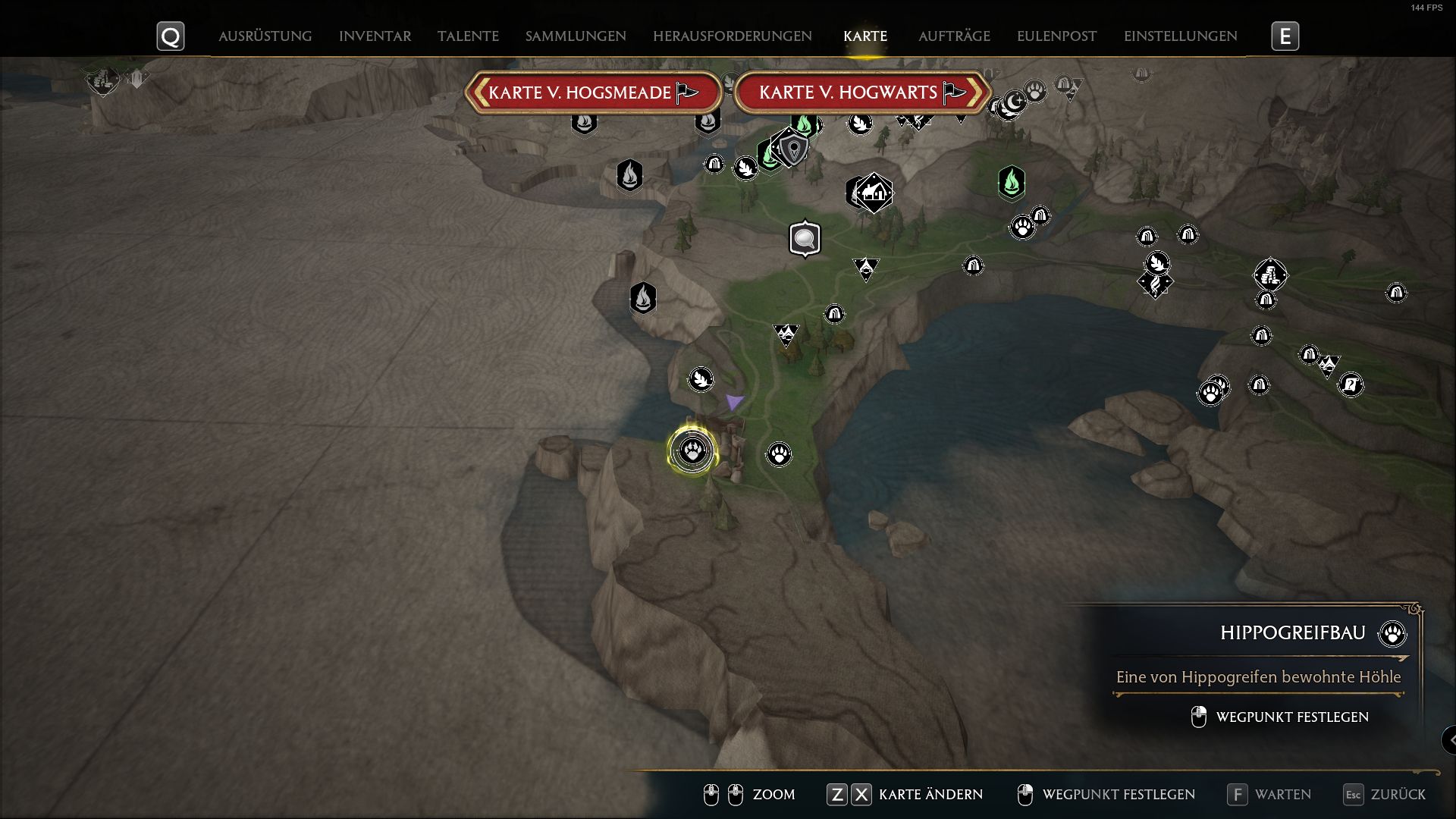The width and height of the screenshot is (1456, 819).
Task: Click the left arrow on Karte v. Hogsmeade banner
Action: coord(481,92)
